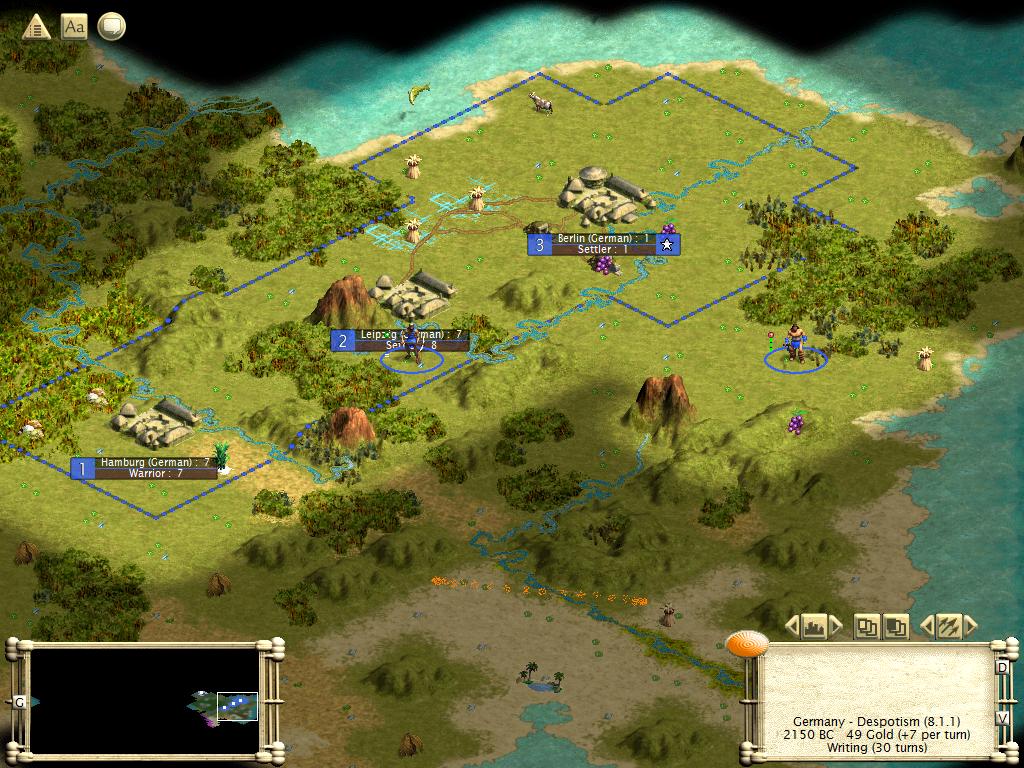
Task: Click the 'V' button on info panel
Action: click(x=1002, y=718)
